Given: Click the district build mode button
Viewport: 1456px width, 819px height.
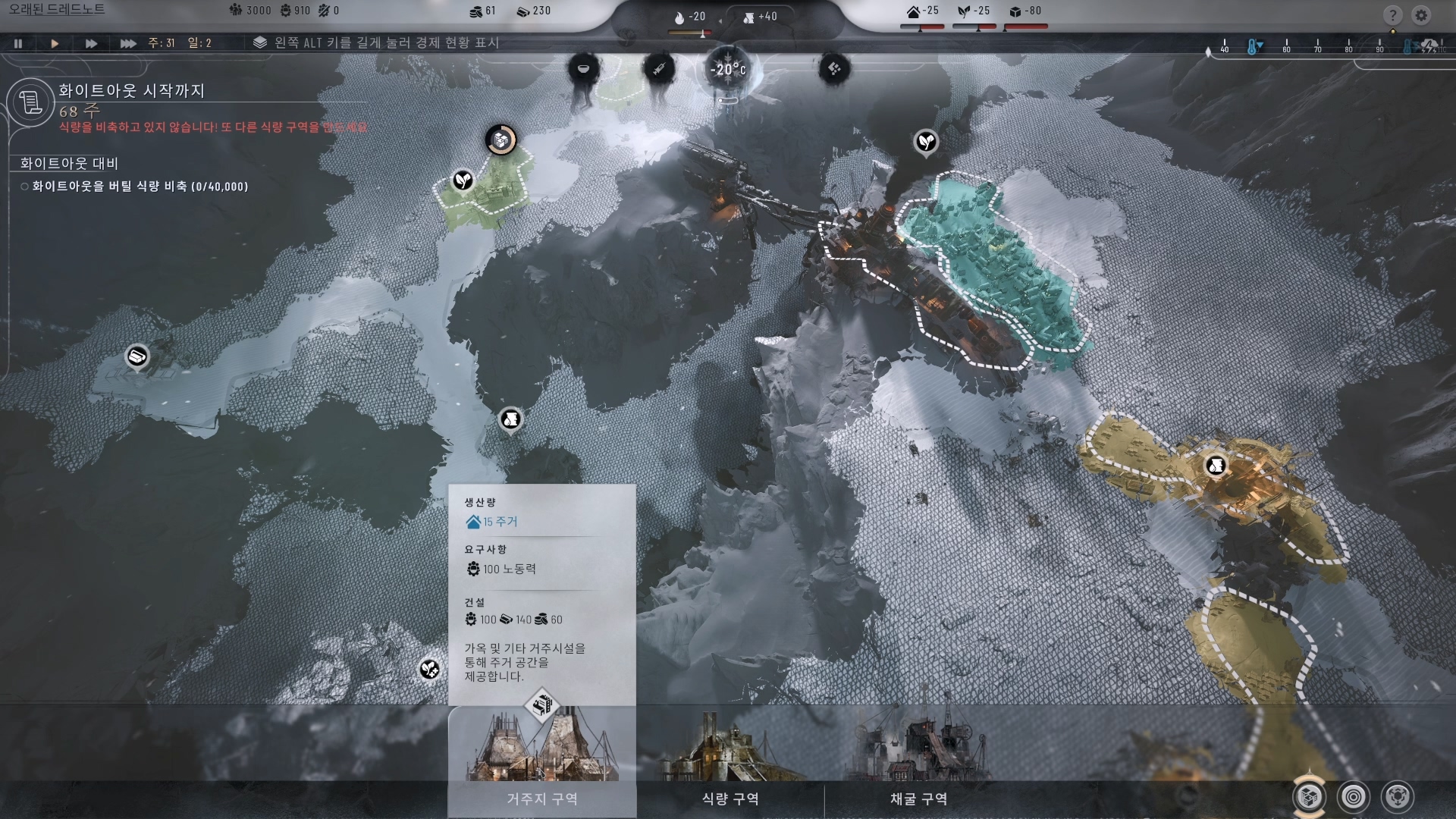Looking at the screenshot, I should coord(1310,797).
